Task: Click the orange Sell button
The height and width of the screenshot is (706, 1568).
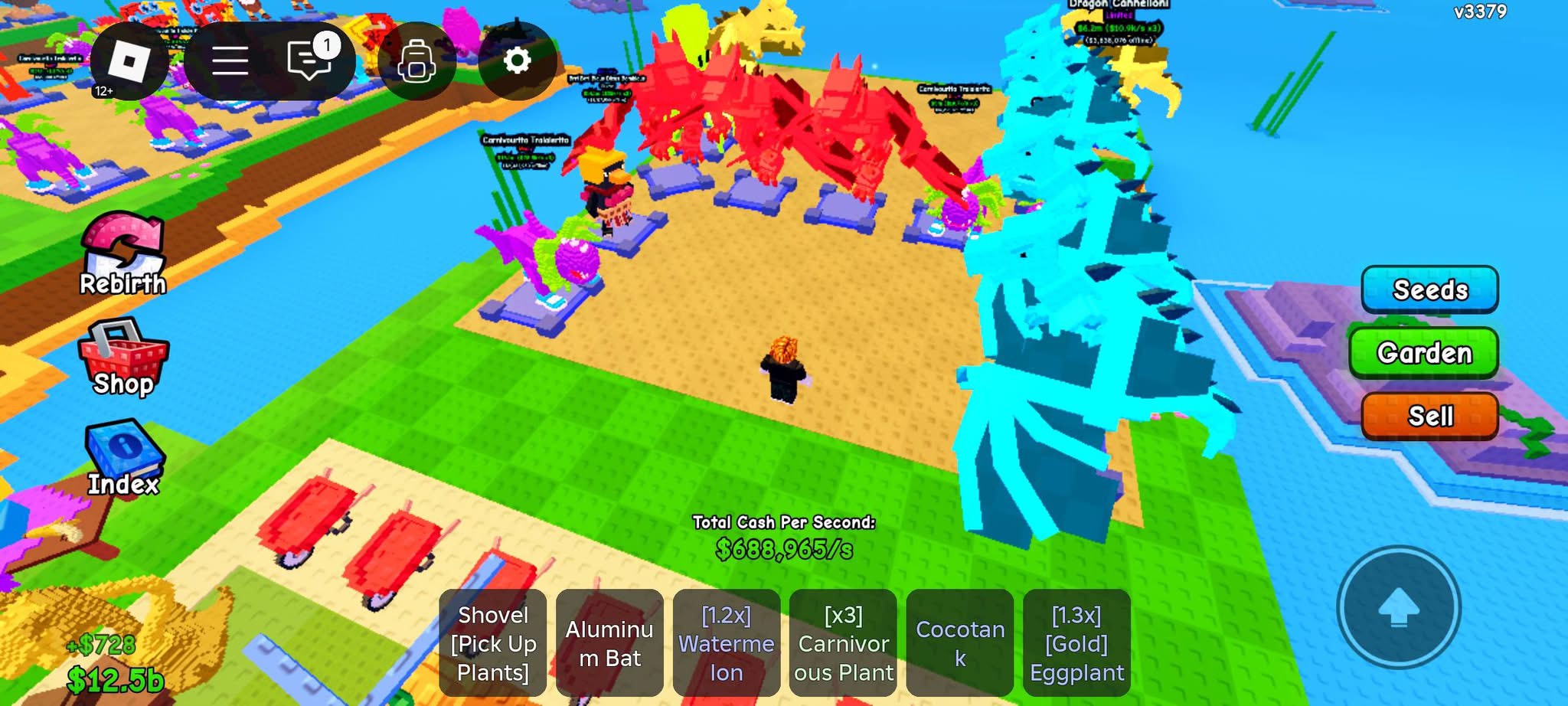Action: (1429, 416)
